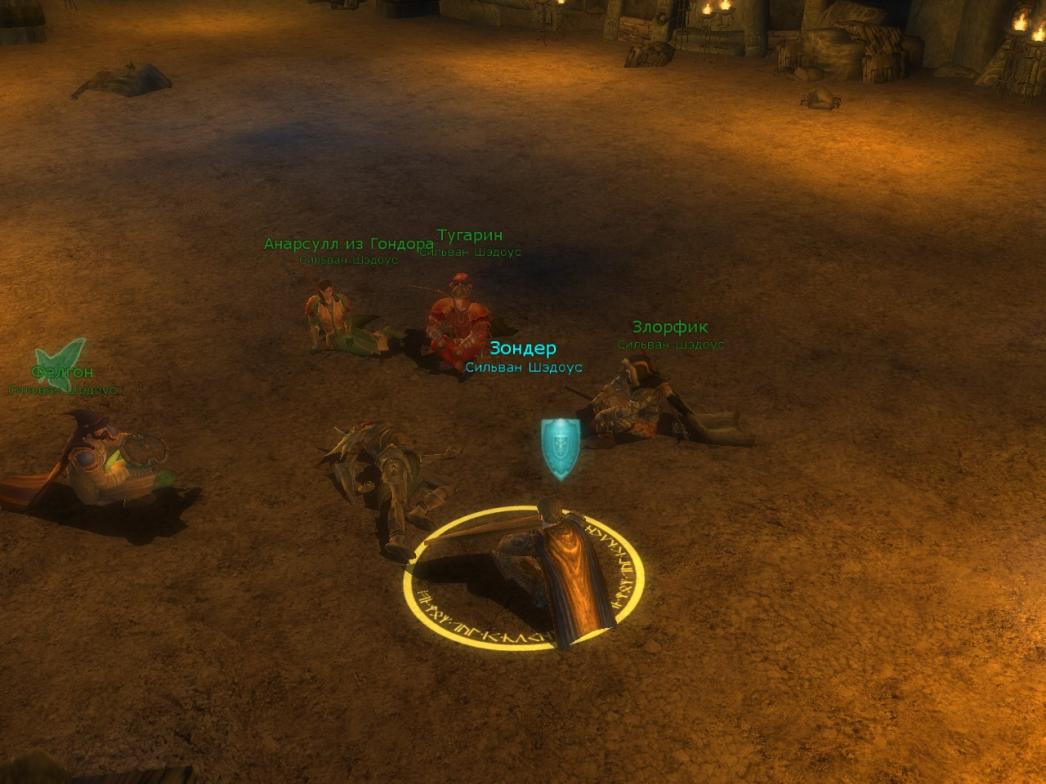Select the Тугарин player nameplate
The height and width of the screenshot is (784, 1046).
pyautogui.click(x=470, y=236)
